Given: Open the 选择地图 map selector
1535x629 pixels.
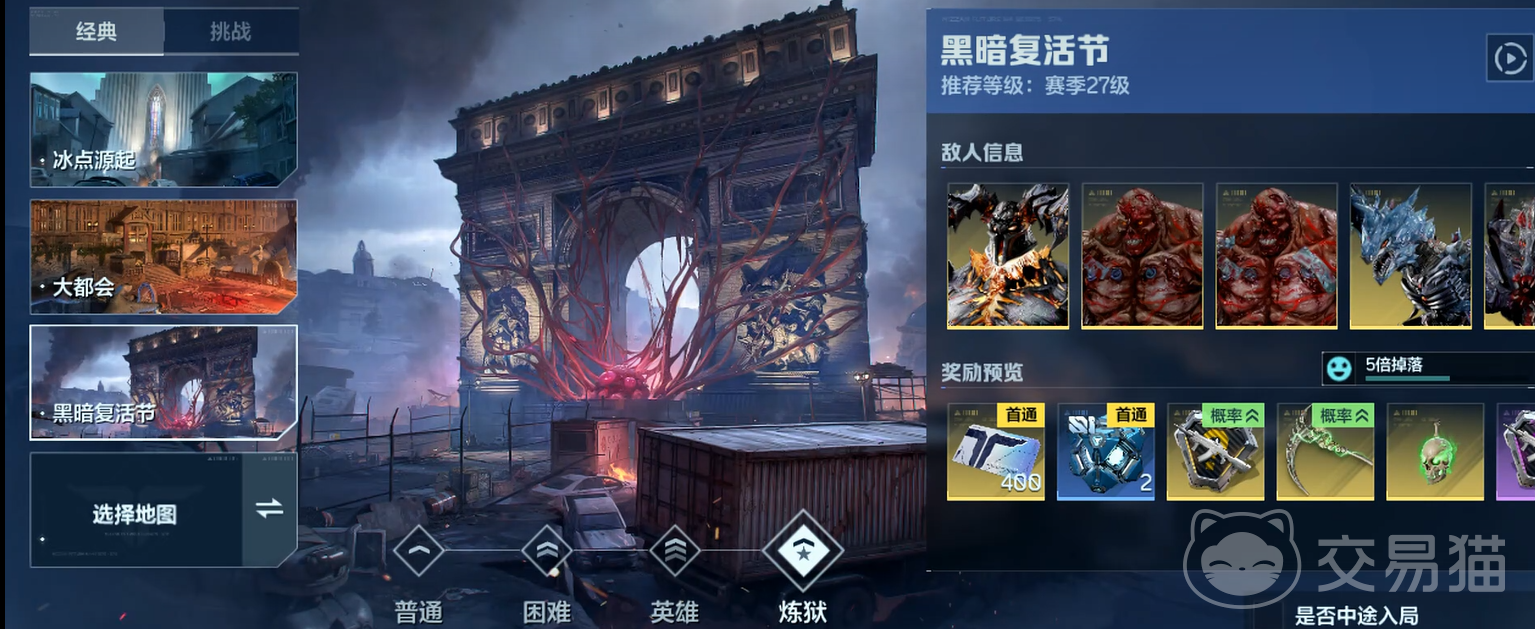Looking at the screenshot, I should coord(136,510).
